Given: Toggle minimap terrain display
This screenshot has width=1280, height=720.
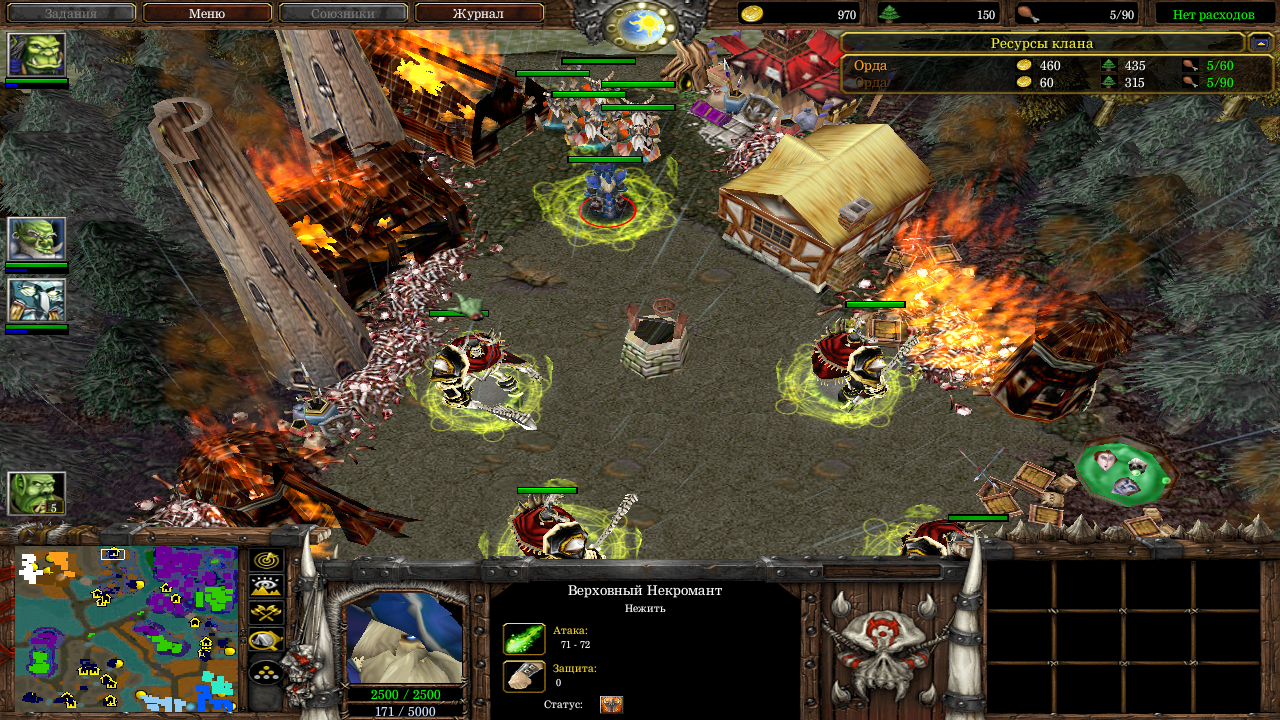Looking at the screenshot, I should click(266, 587).
